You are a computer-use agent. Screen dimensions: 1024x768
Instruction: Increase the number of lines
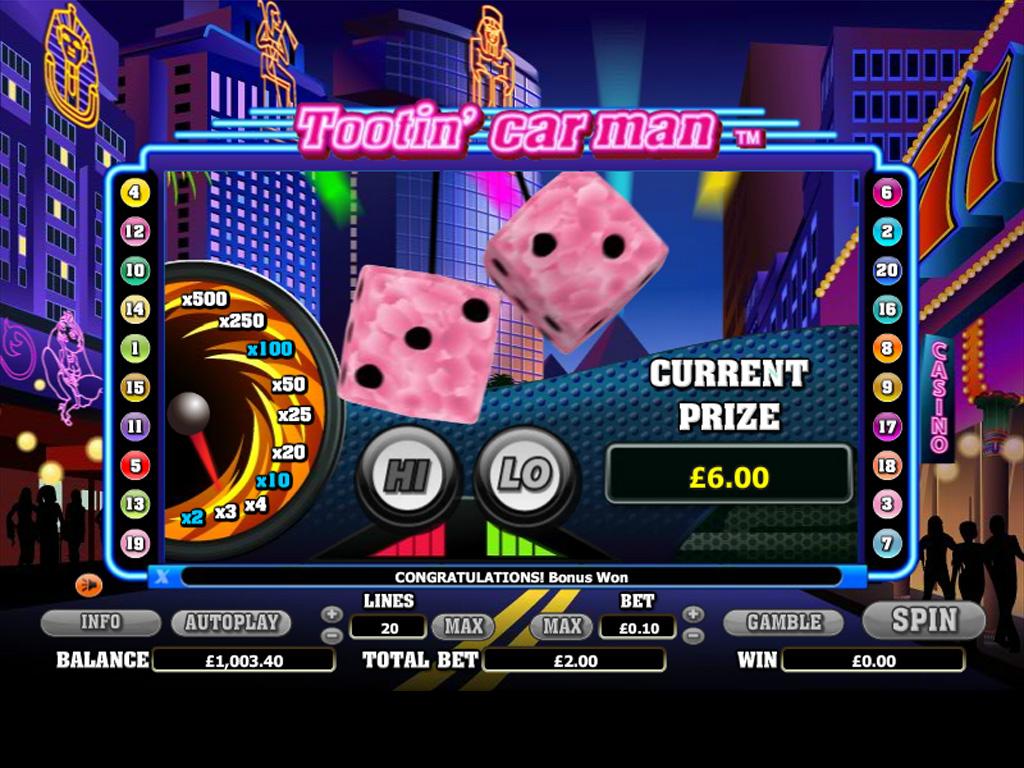point(332,614)
